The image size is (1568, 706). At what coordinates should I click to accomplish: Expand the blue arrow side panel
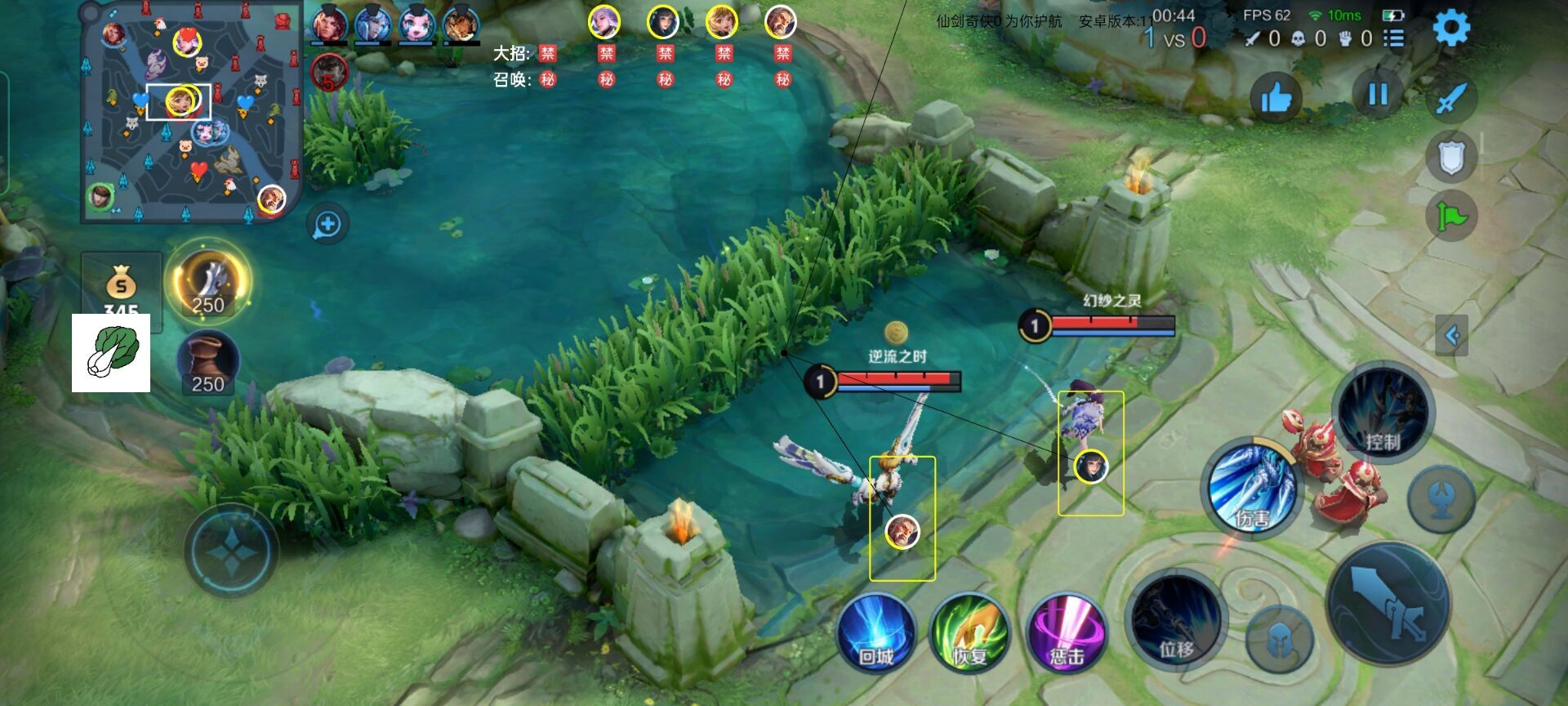(1451, 335)
